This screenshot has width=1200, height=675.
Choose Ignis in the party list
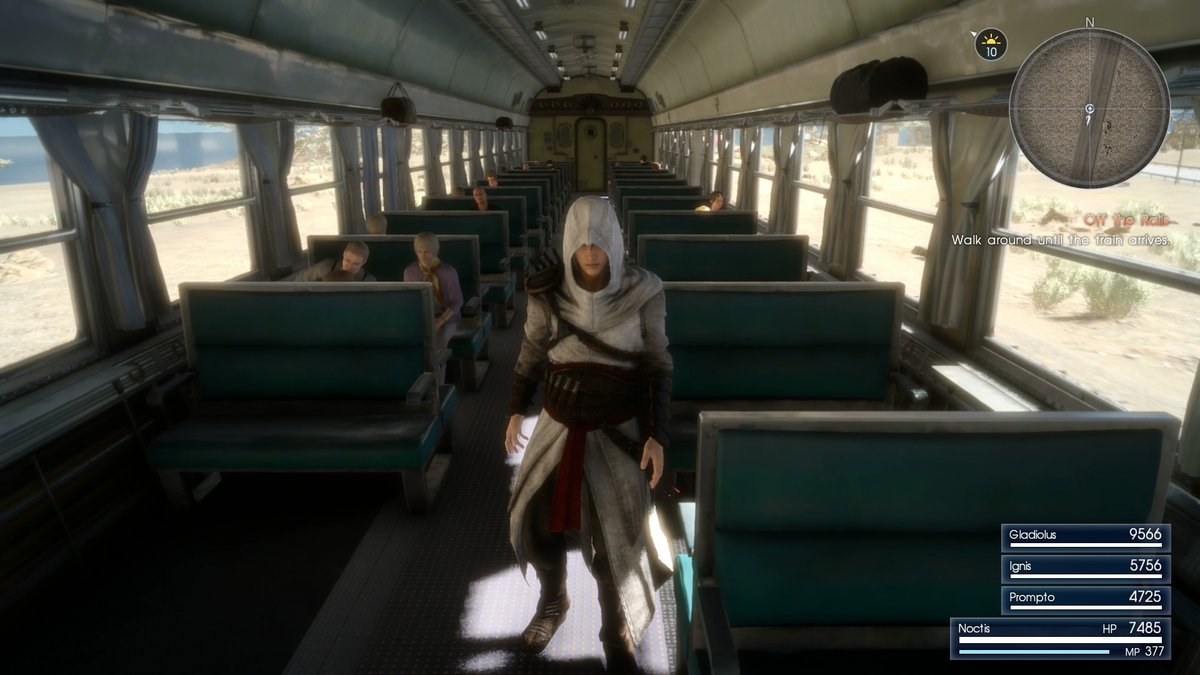pos(1085,567)
